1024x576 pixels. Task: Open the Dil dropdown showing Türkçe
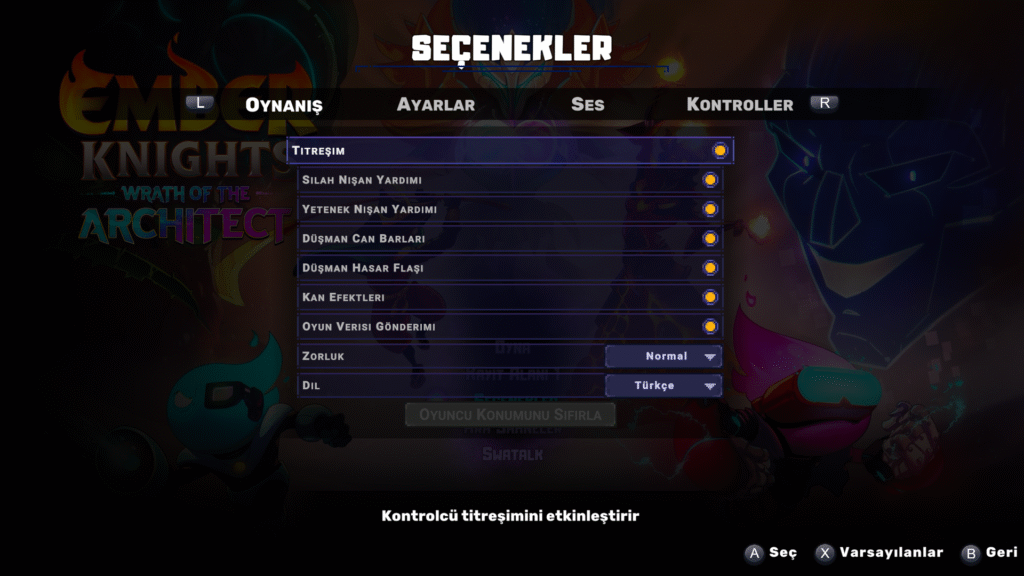point(663,385)
